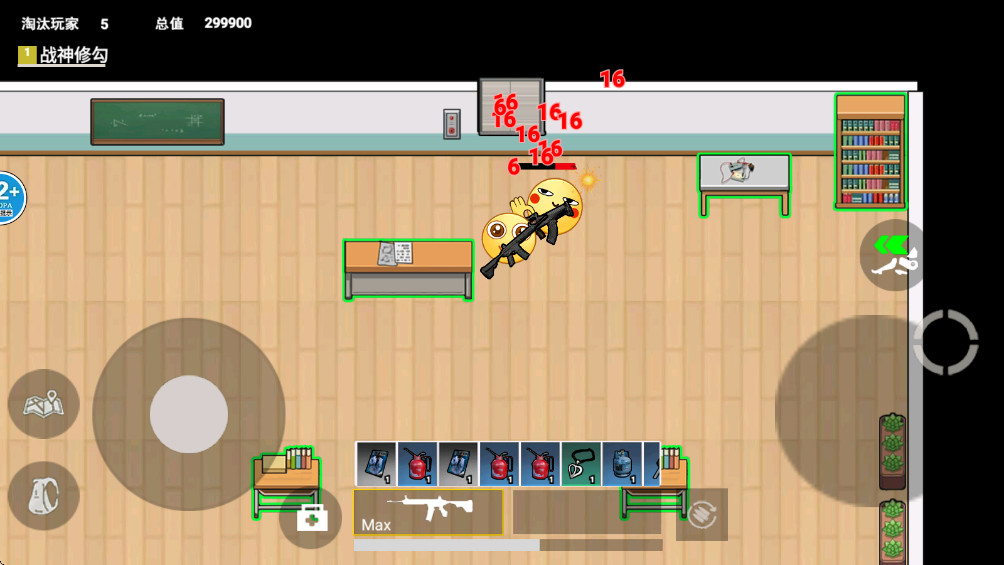The height and width of the screenshot is (565, 1004).
Task: Select the Max assault rifle weapon slot
Action: (x=428, y=512)
